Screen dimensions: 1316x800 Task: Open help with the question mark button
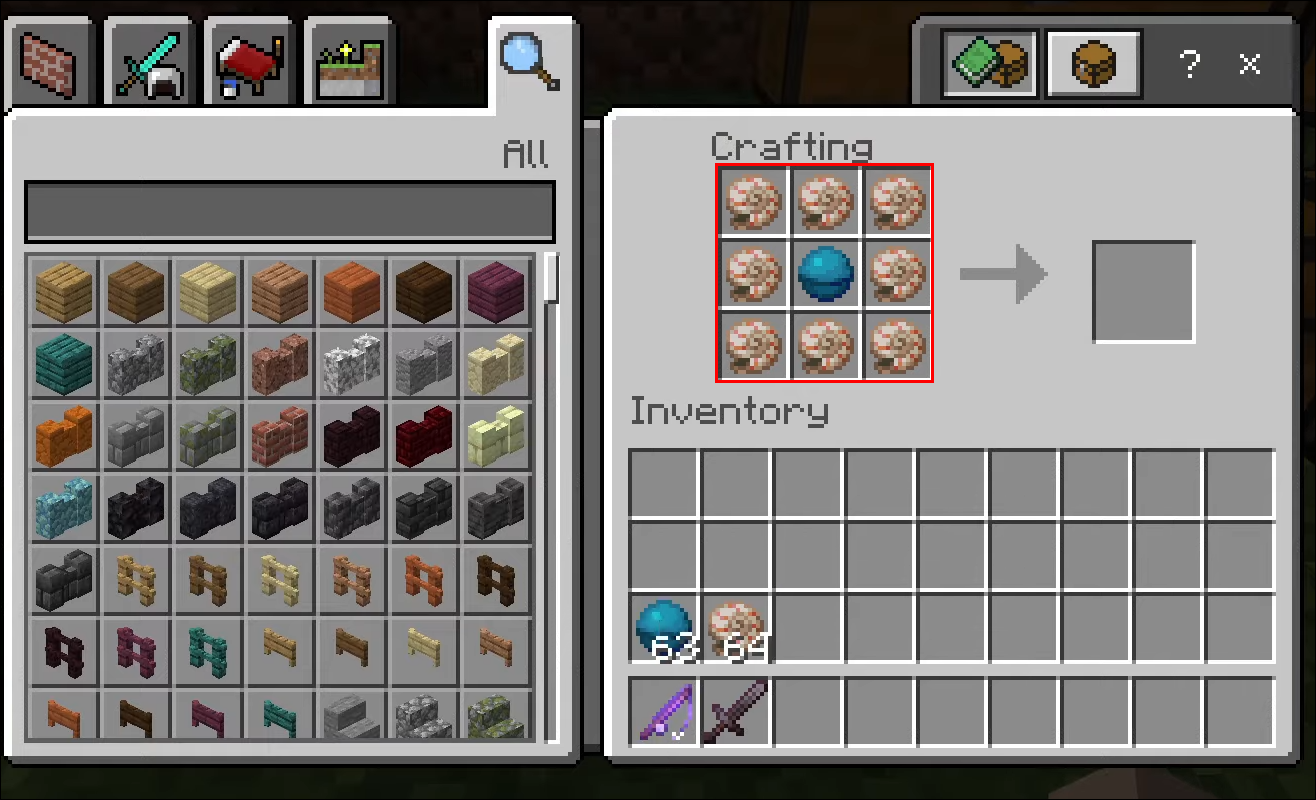(1189, 65)
